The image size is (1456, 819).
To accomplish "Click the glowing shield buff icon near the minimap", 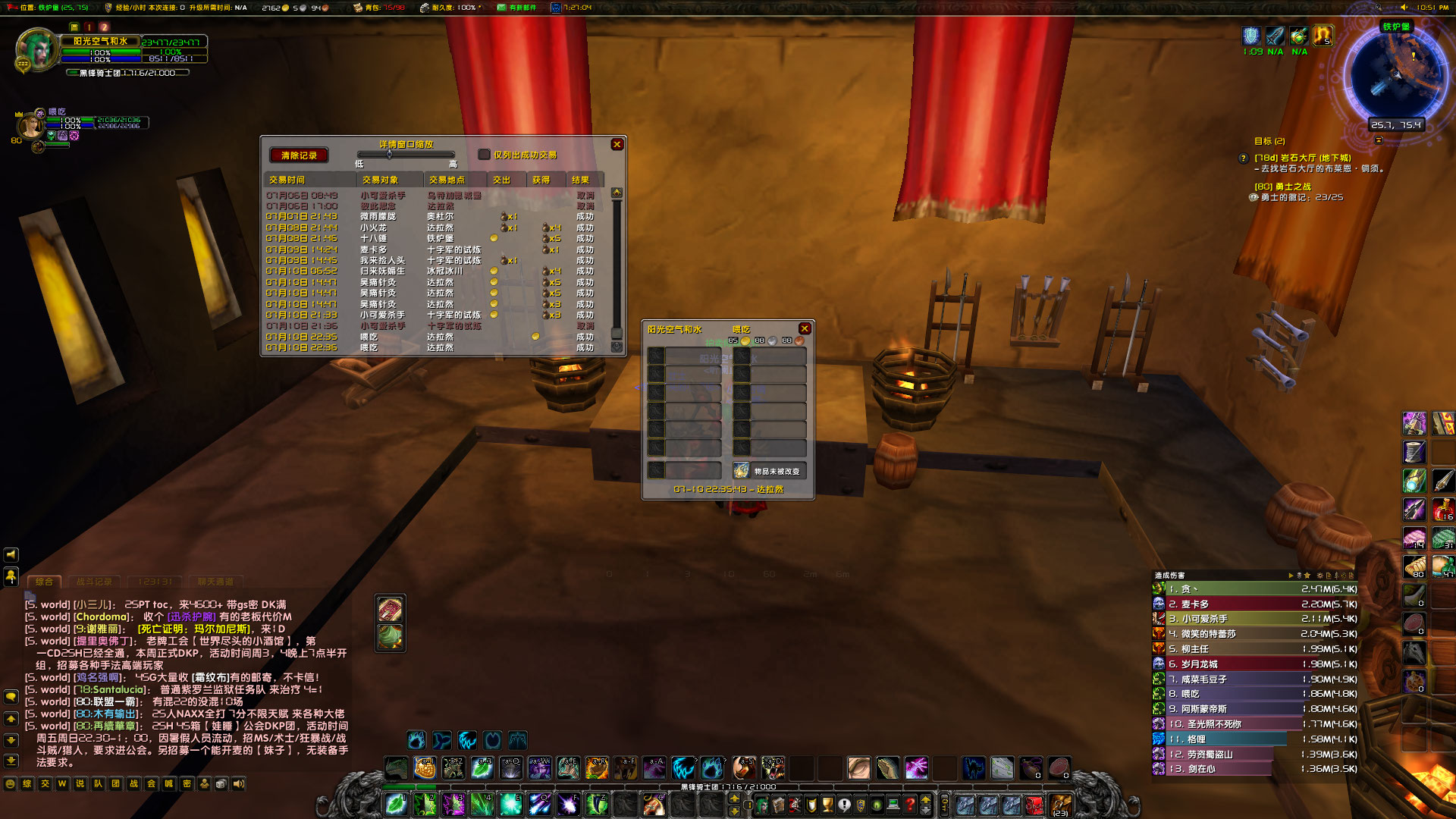I will (x=1251, y=35).
